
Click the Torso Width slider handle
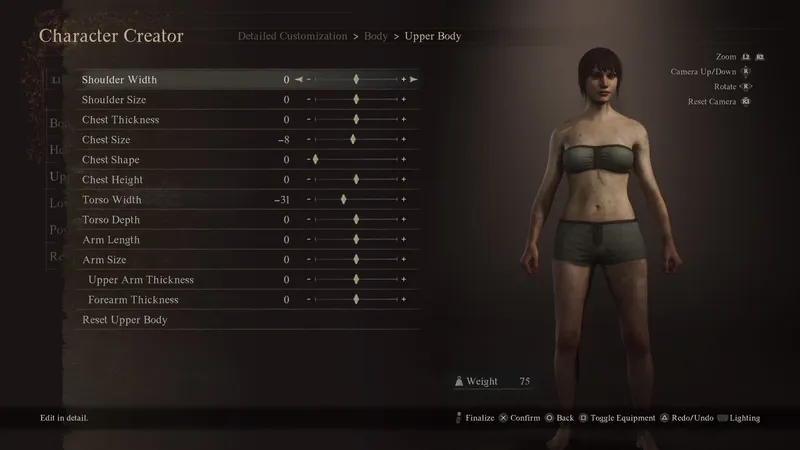click(x=343, y=200)
